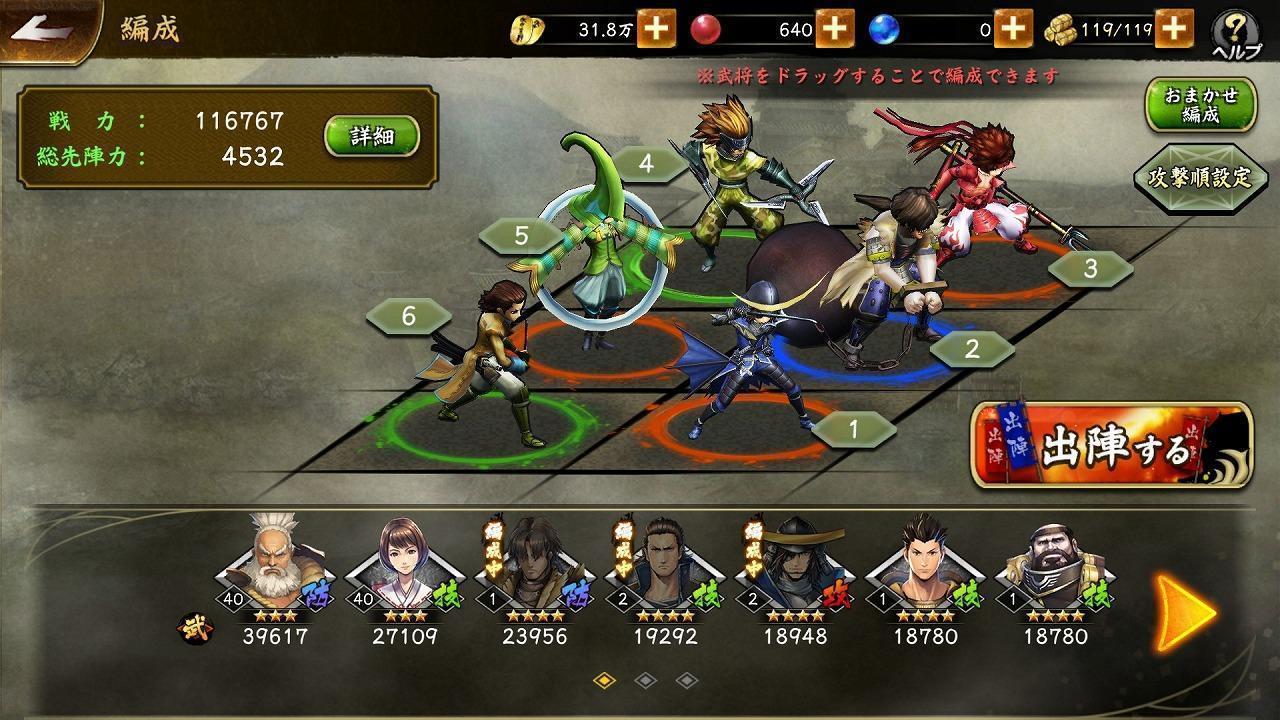
Task: Open the ヘルプ help button
Action: coord(1236,35)
